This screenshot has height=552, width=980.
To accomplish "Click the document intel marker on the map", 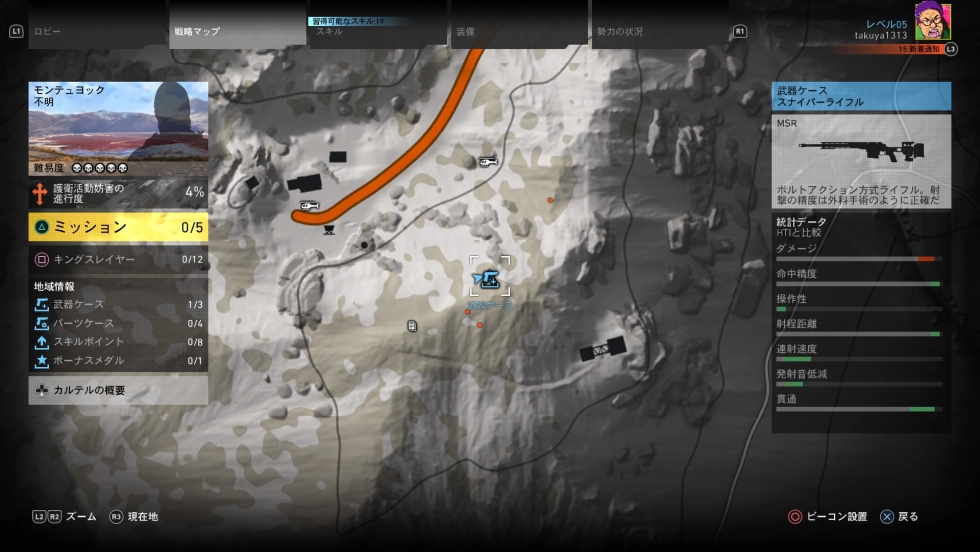I will (412, 326).
